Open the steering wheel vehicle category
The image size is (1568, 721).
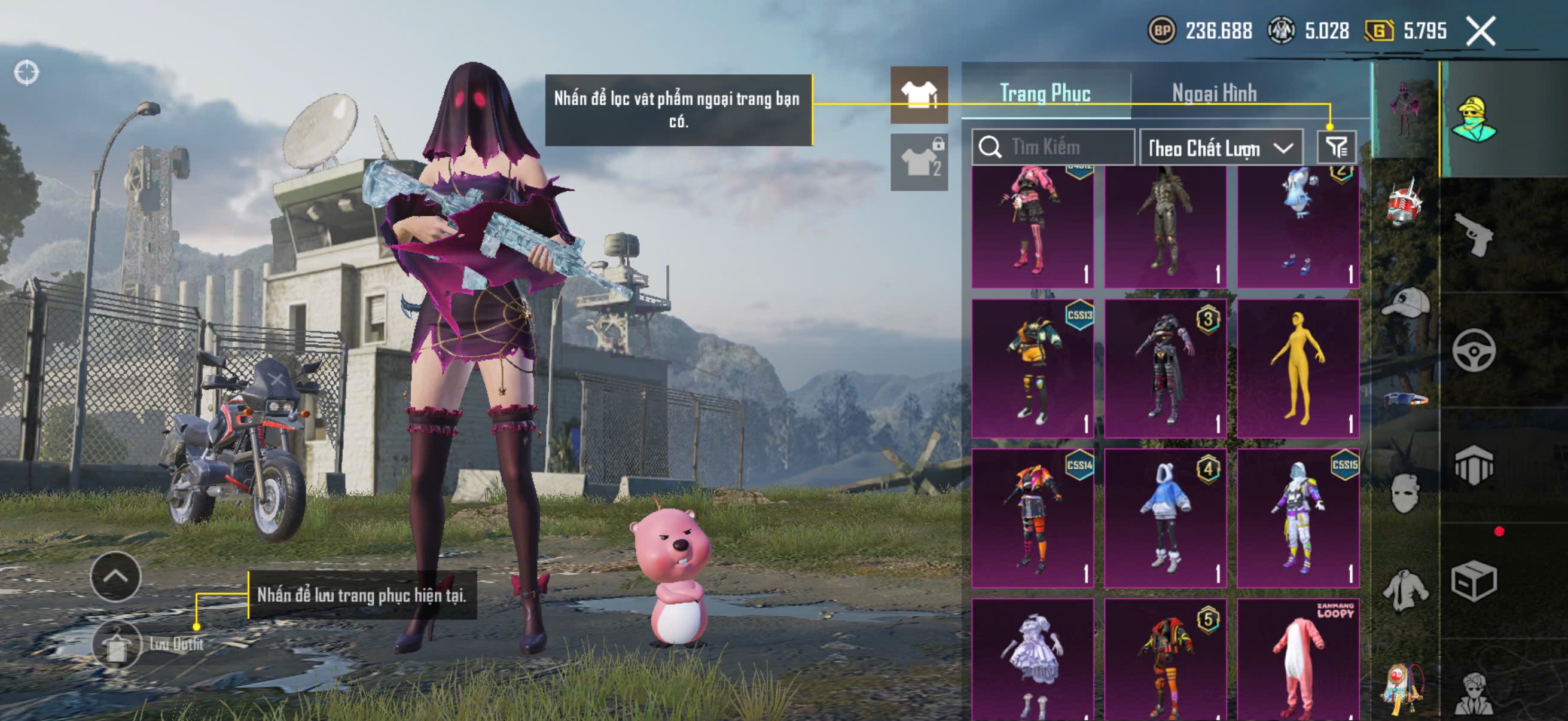1474,350
